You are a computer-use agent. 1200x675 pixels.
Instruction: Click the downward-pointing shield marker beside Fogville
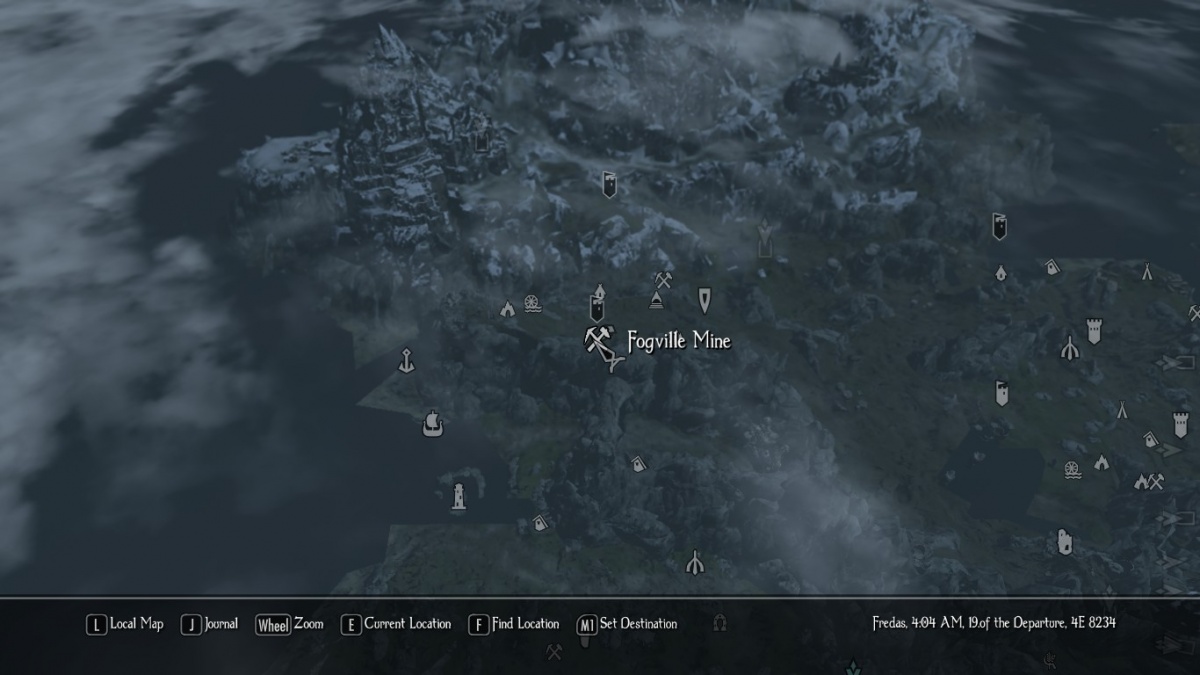[x=705, y=298]
